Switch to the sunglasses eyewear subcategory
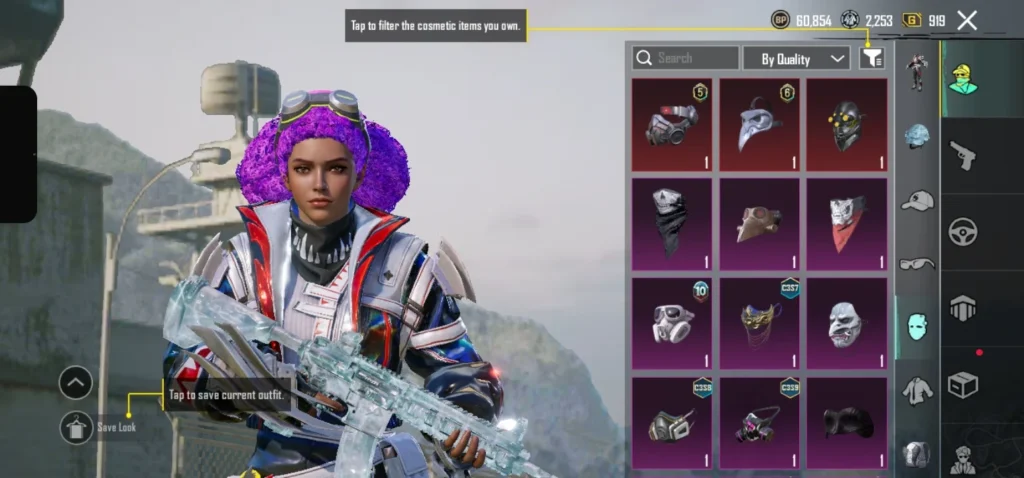This screenshot has height=478, width=1024. pos(917,264)
